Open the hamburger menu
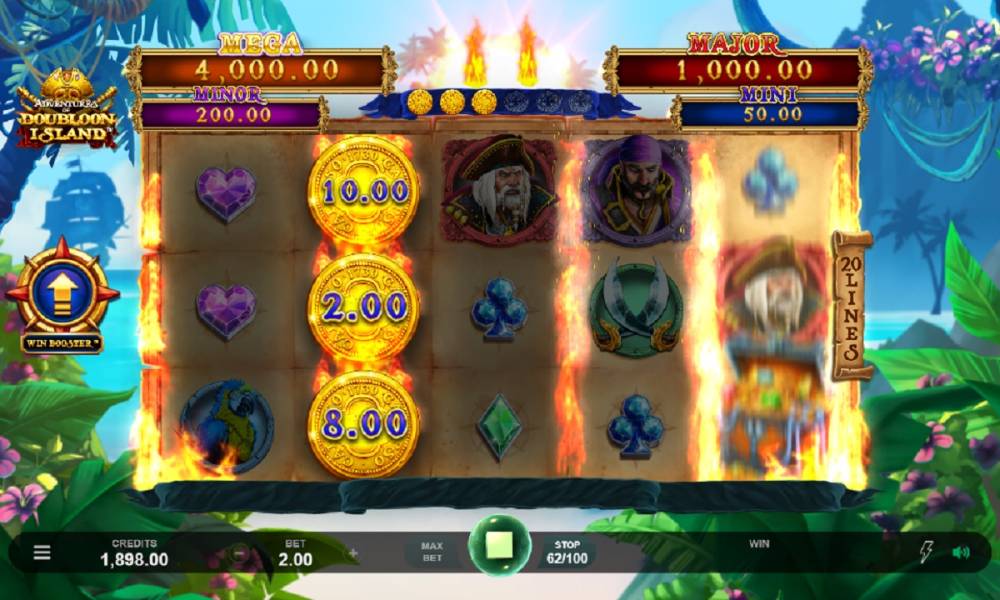The image size is (1000, 600). (42, 552)
